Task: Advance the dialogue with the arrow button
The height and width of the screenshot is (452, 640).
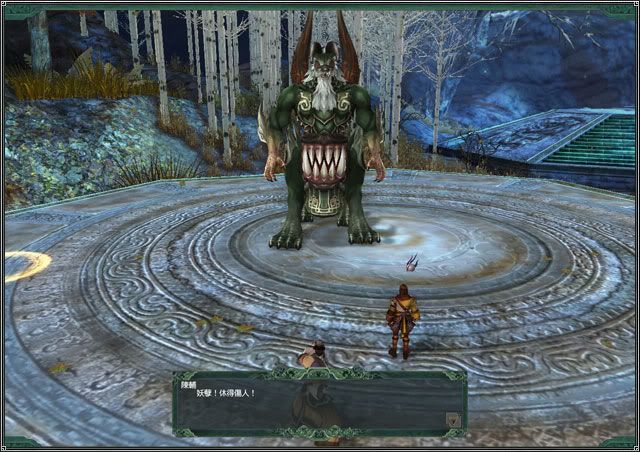Action: 453,420
